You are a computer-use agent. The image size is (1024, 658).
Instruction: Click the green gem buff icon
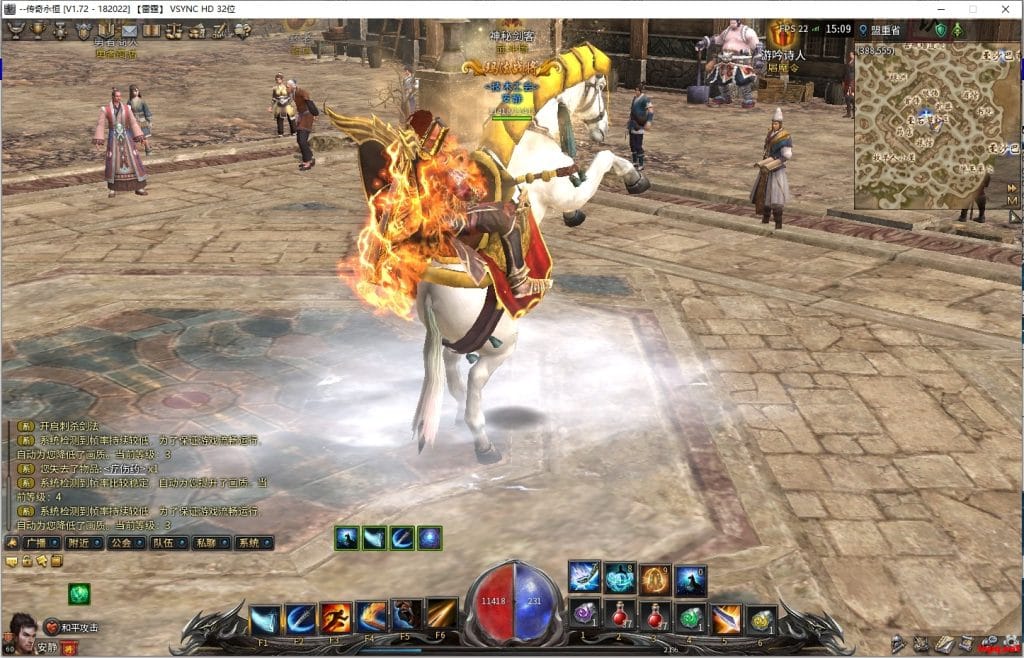[x=79, y=594]
